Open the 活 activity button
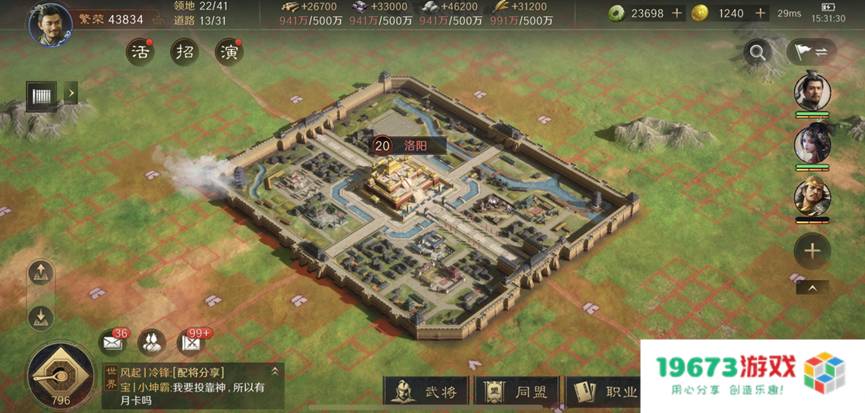 tap(140, 51)
